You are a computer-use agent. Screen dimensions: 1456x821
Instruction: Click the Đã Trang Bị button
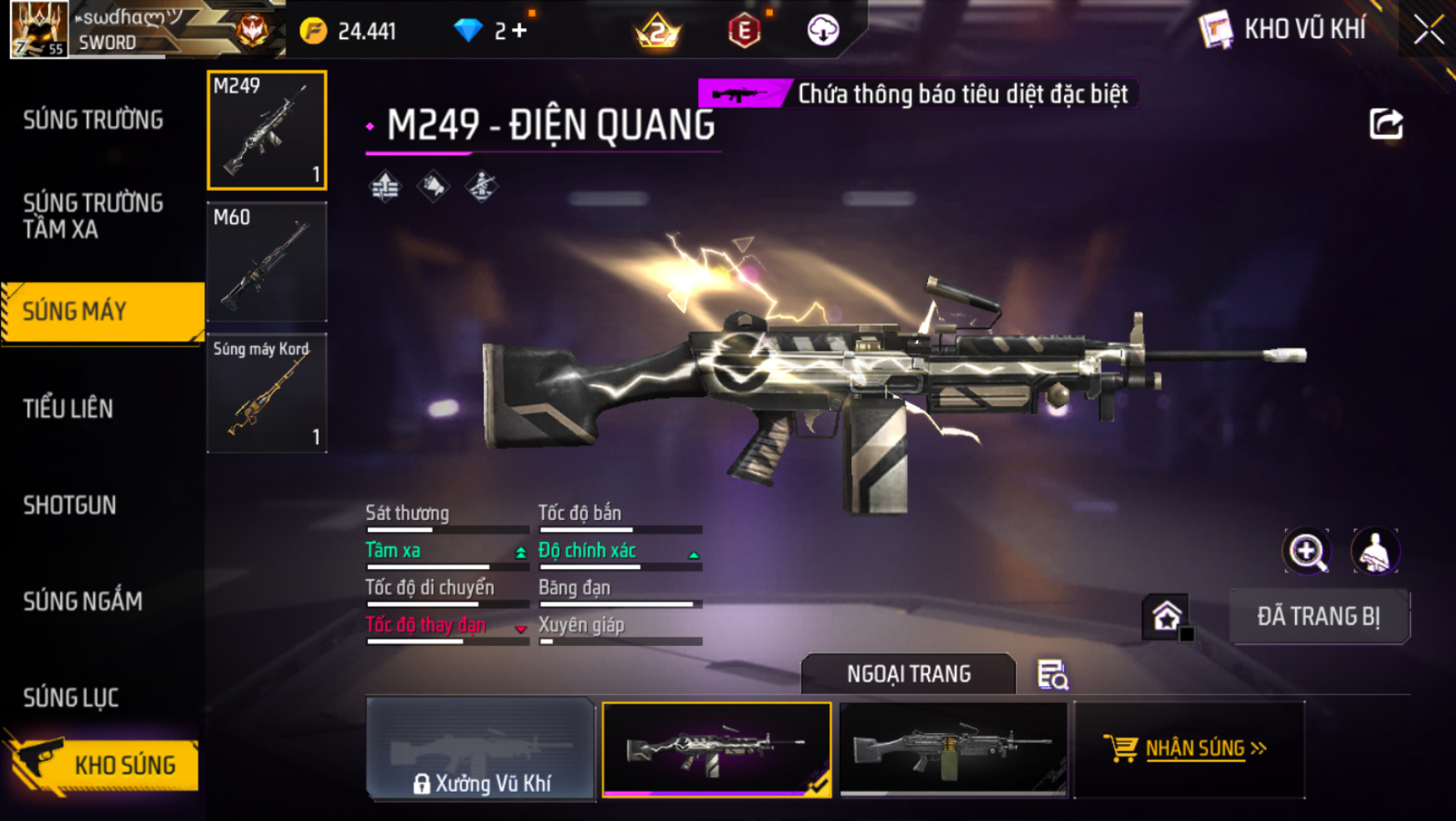pos(1318,617)
